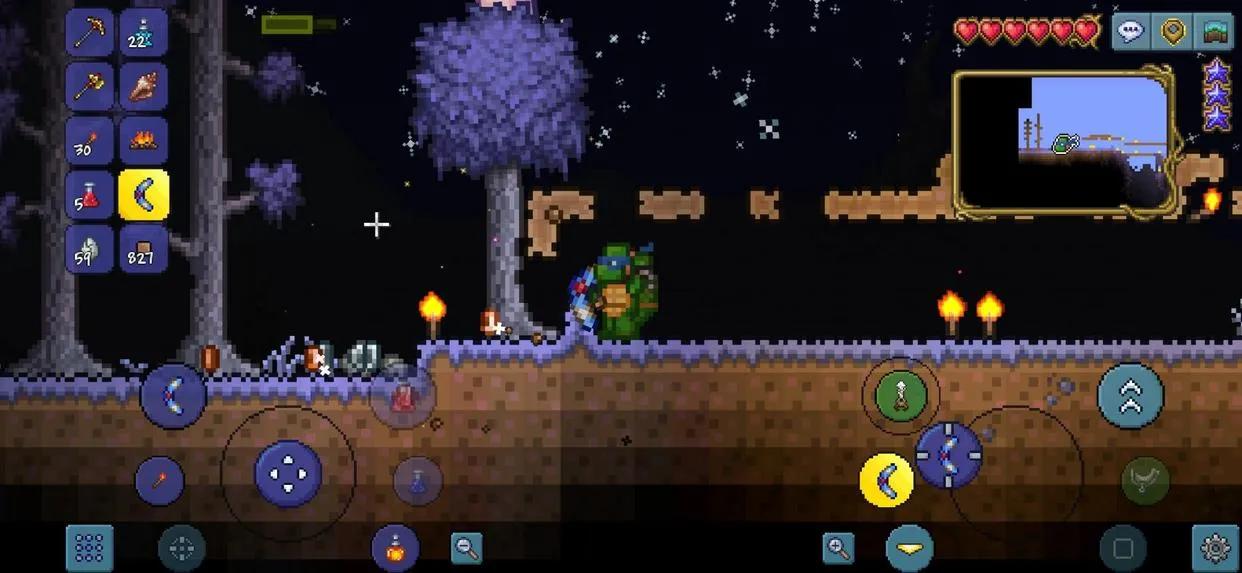1242x573 pixels.
Task: Choose the campfire hotbar slot
Action: (143, 141)
